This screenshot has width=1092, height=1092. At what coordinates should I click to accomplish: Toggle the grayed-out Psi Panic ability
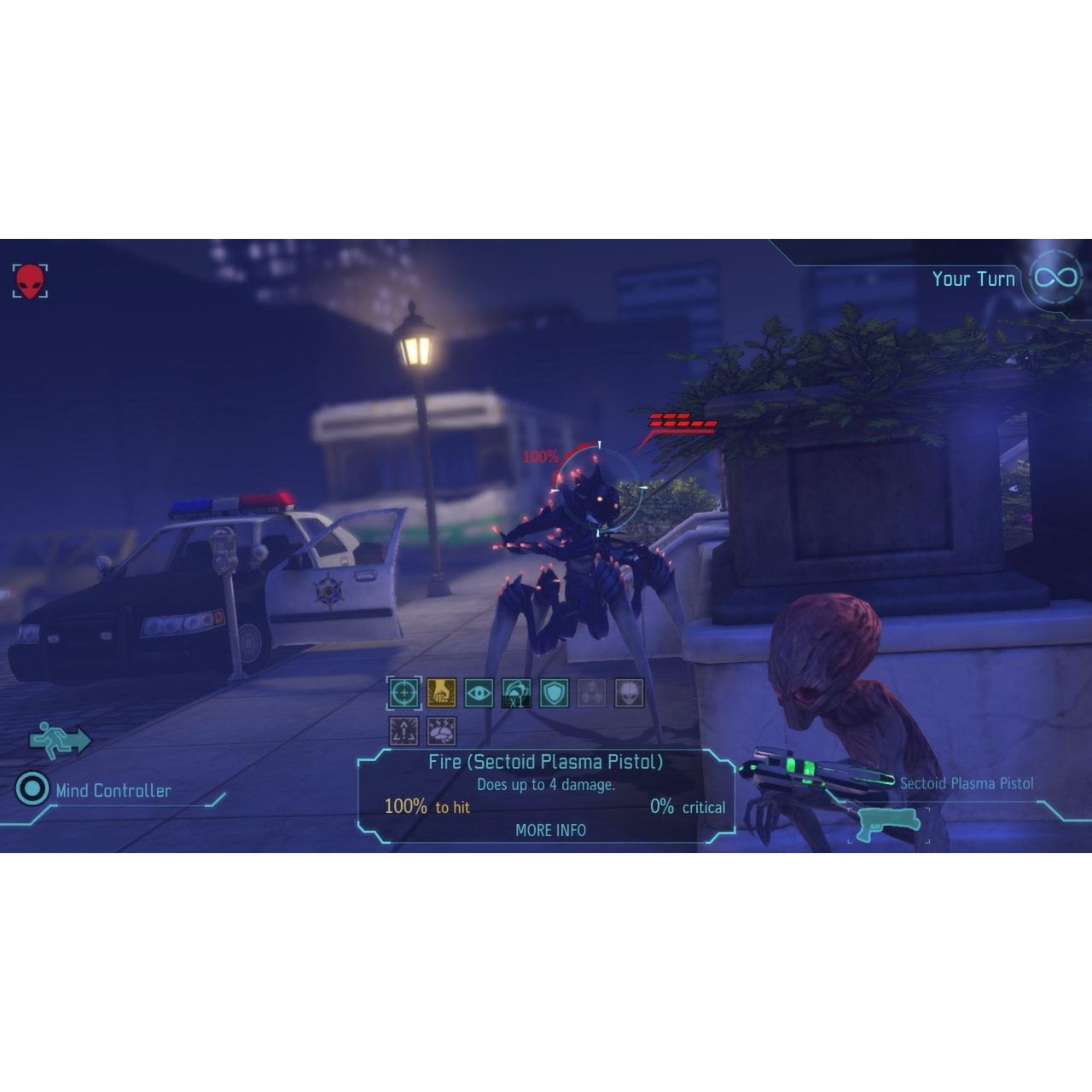(x=592, y=693)
